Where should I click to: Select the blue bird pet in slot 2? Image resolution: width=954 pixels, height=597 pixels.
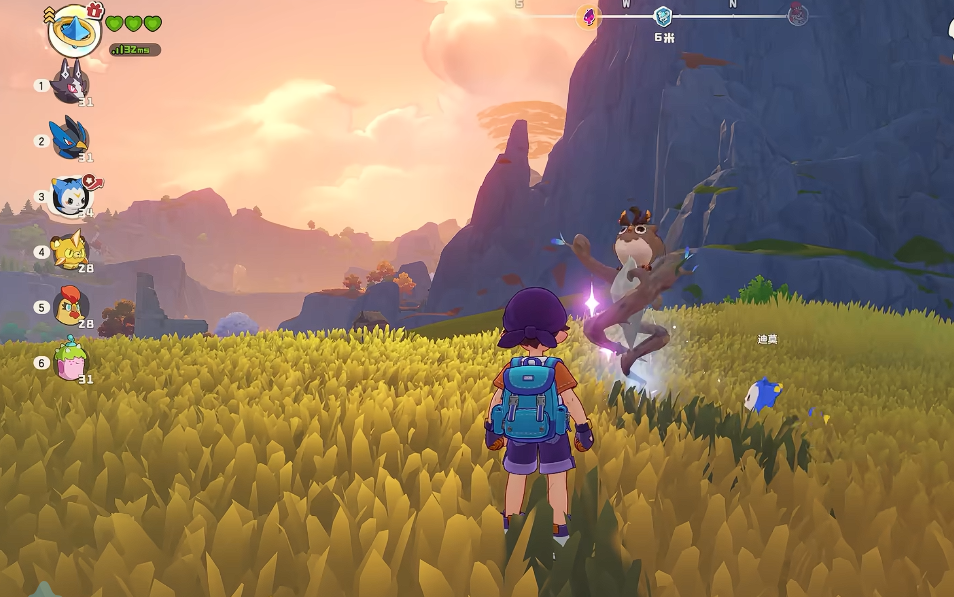click(x=69, y=138)
